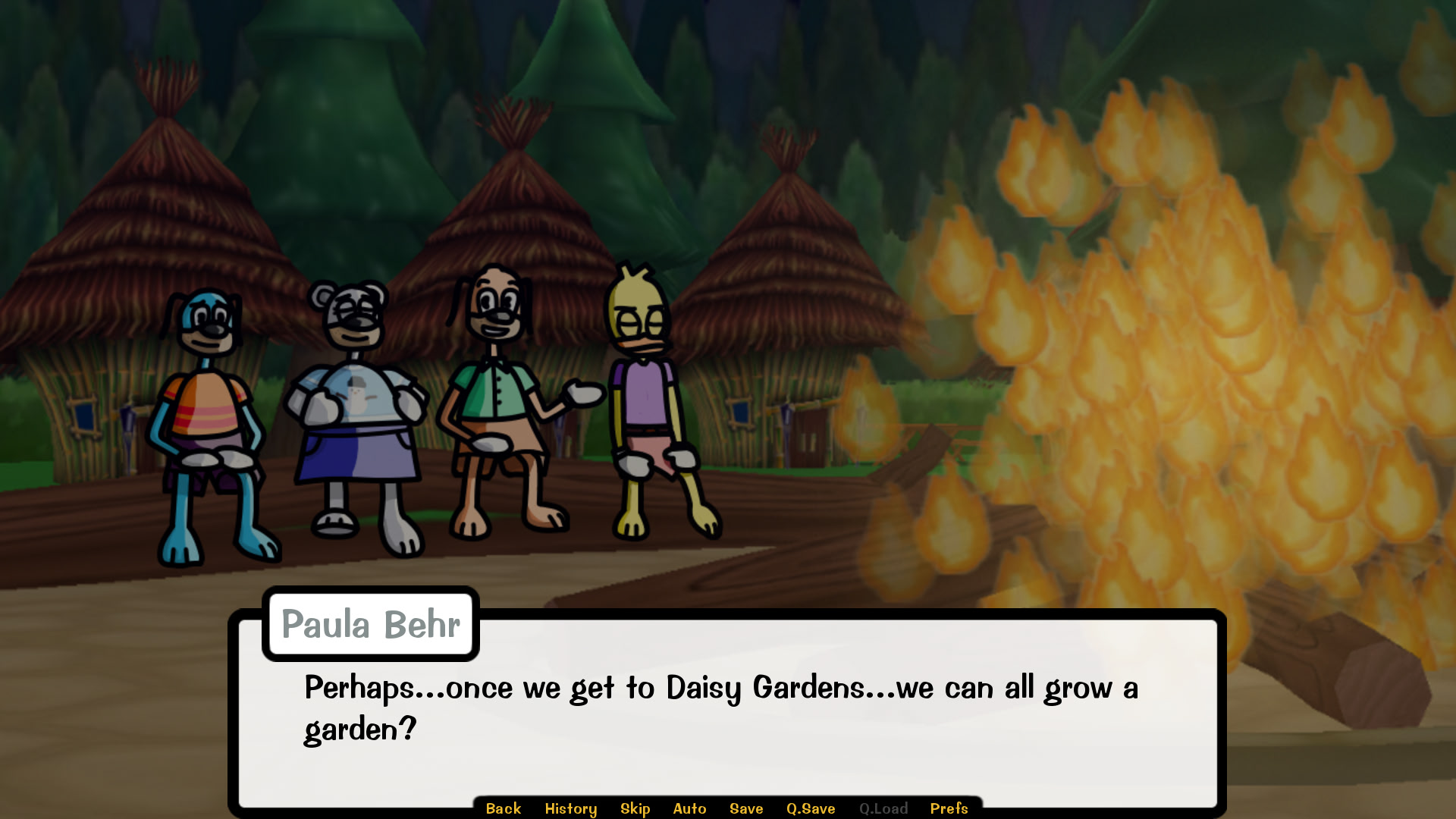This screenshot has width=1456, height=819.
Task: Perform a Q.Save quick save
Action: 810,808
